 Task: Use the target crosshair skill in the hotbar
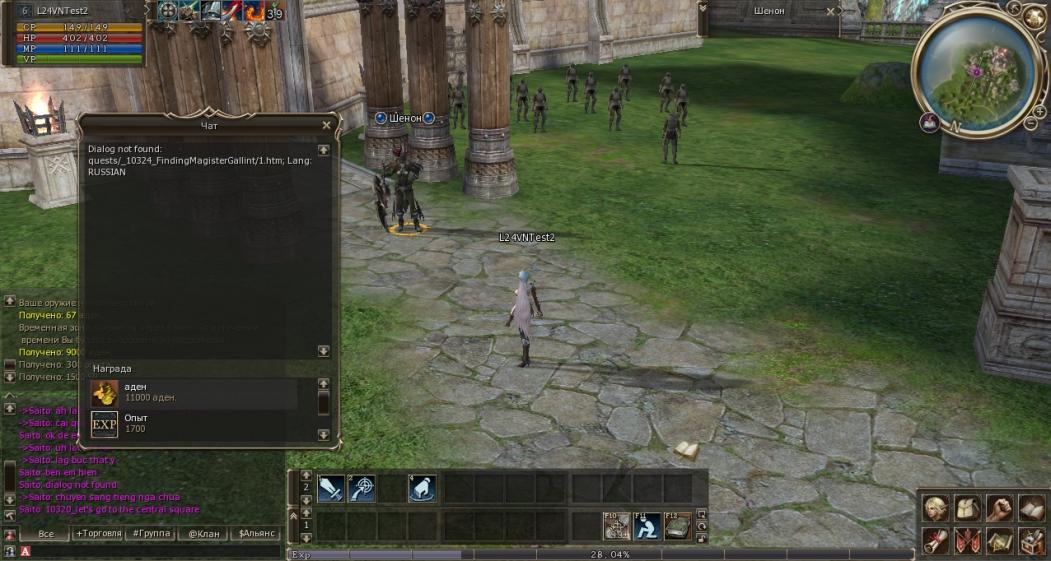tap(361, 489)
